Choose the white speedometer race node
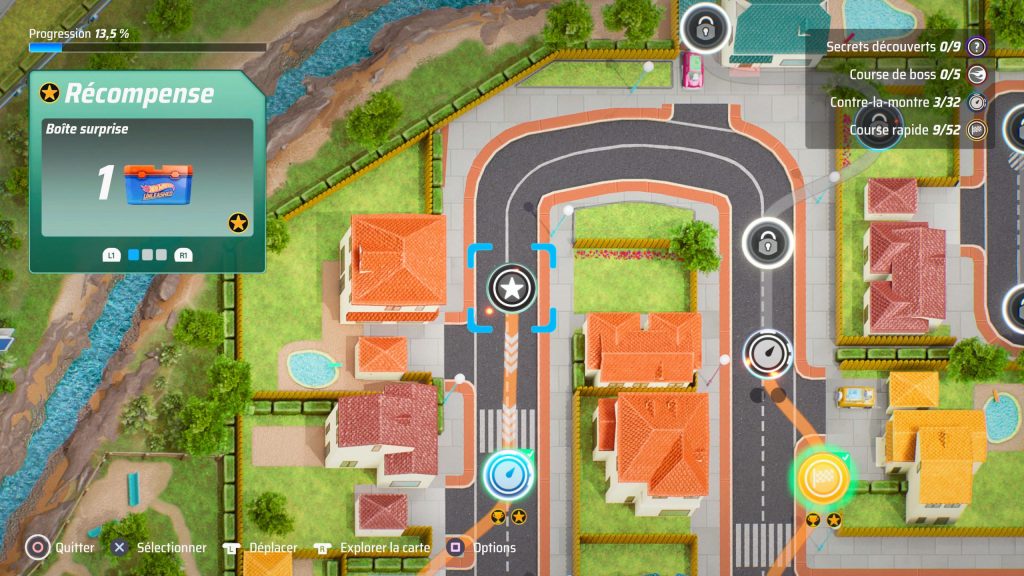This screenshot has height=576, width=1024. (767, 354)
